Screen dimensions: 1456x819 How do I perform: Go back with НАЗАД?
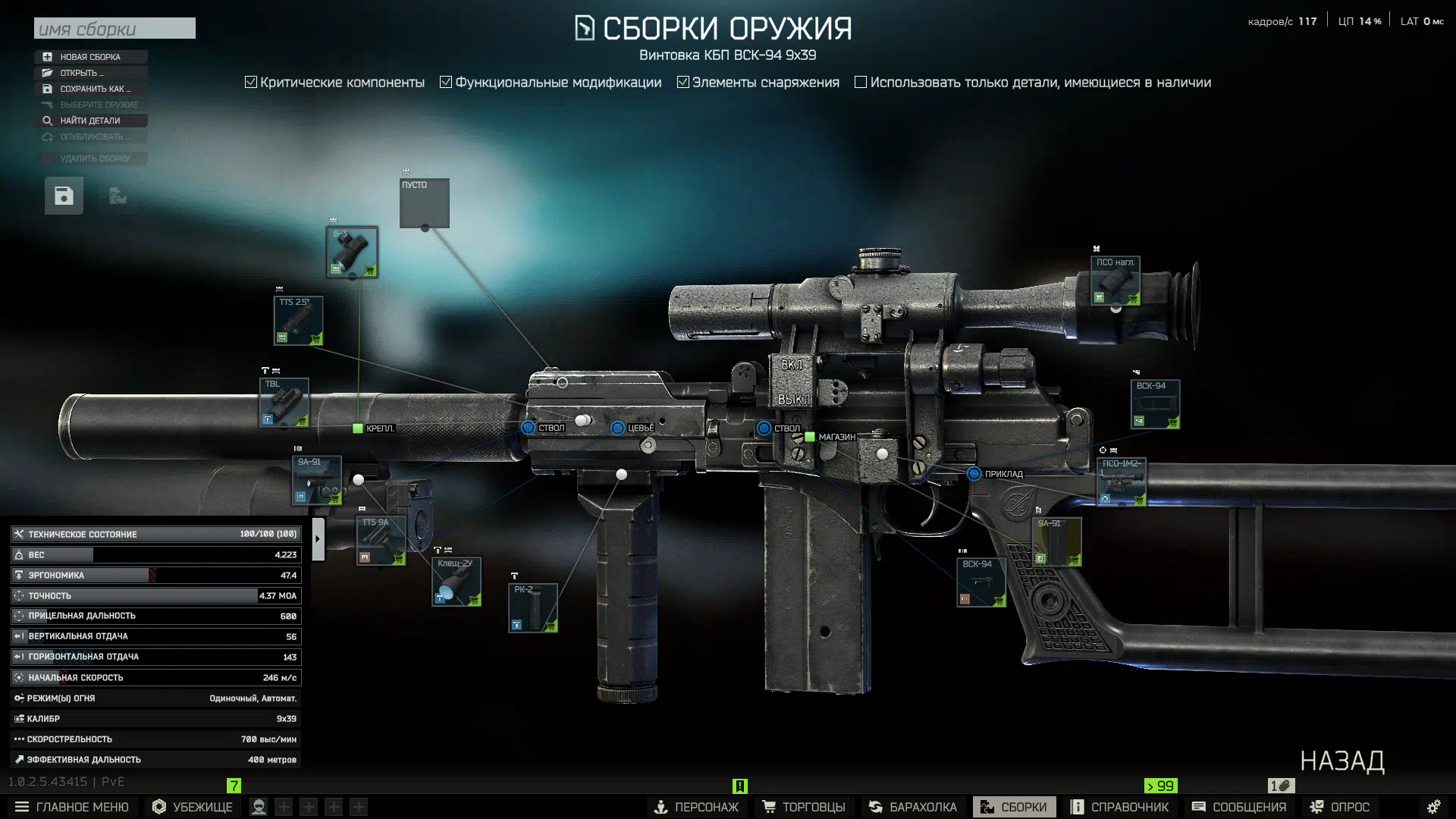coord(1342,761)
